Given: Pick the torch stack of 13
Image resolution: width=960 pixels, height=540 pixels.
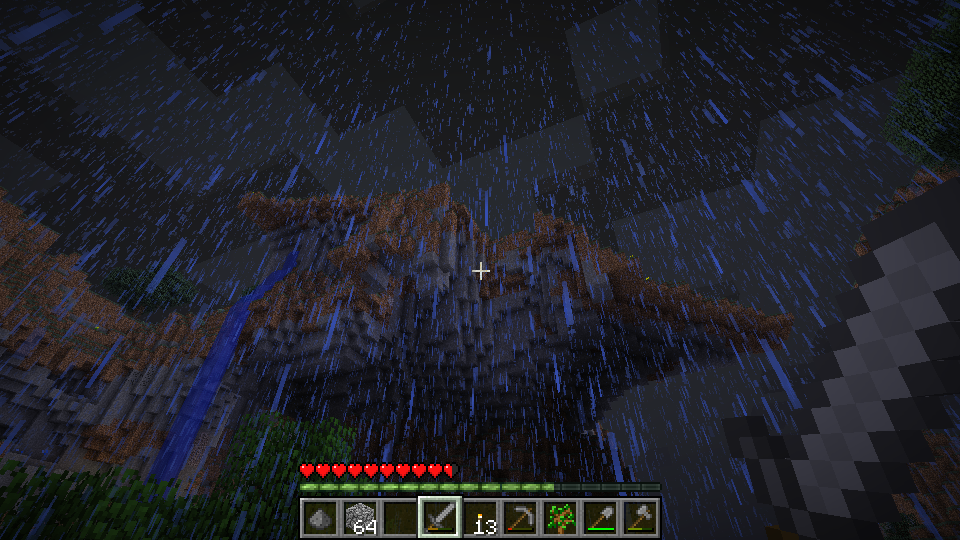Looking at the screenshot, I should coord(480,518).
